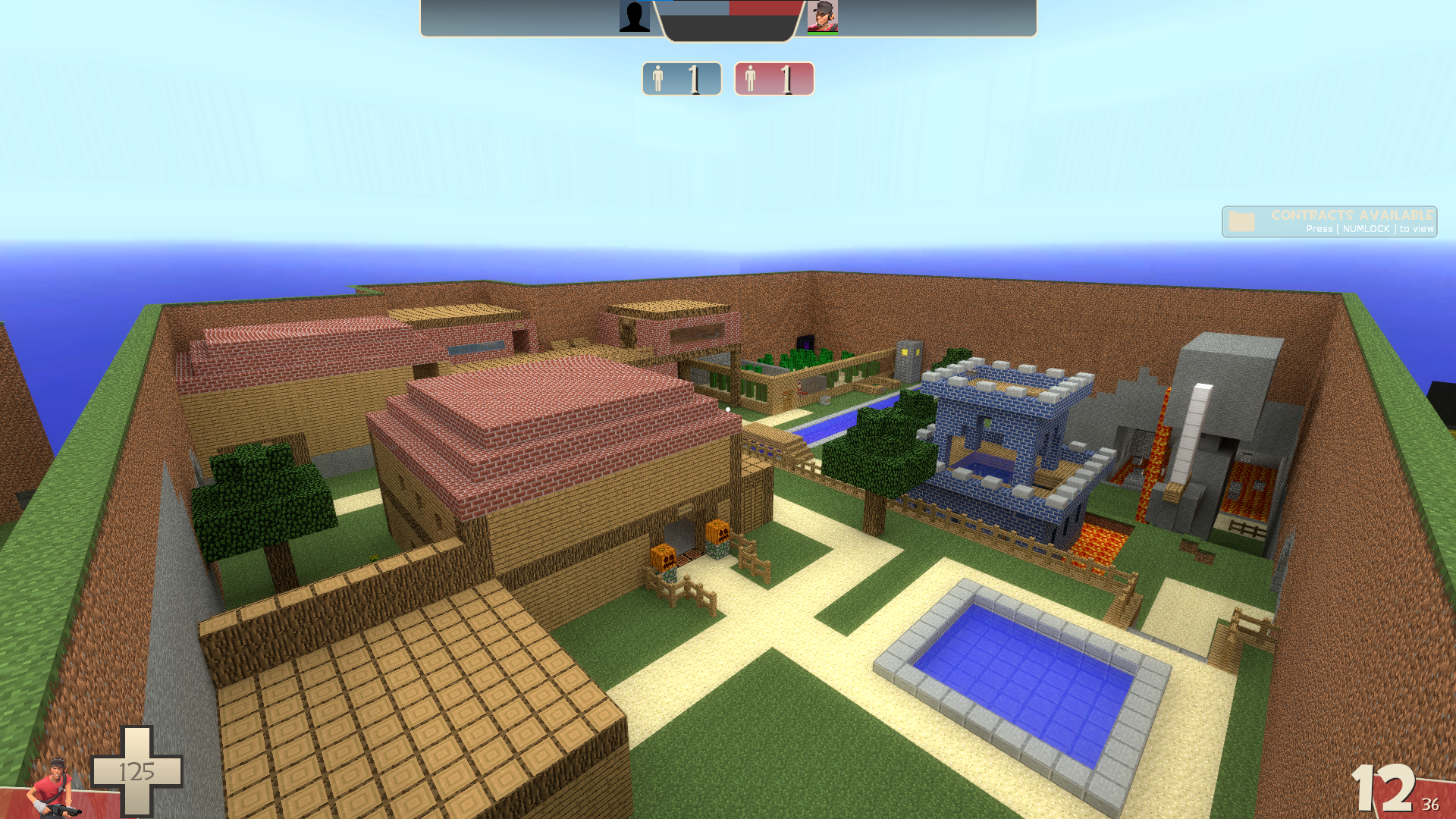
Task: Click the BLU team person icon
Action: [x=658, y=78]
